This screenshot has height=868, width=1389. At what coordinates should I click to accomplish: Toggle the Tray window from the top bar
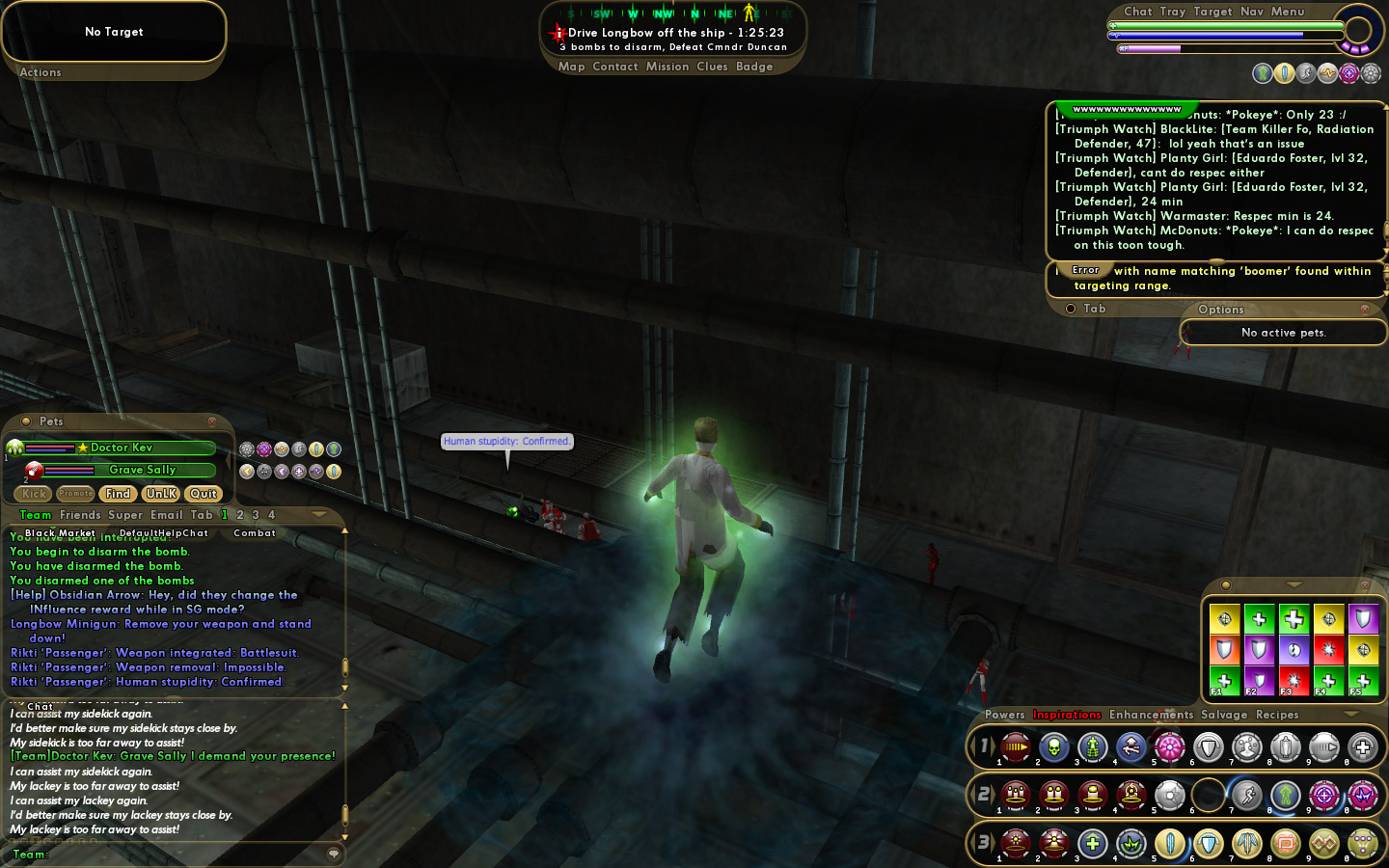(x=1173, y=12)
